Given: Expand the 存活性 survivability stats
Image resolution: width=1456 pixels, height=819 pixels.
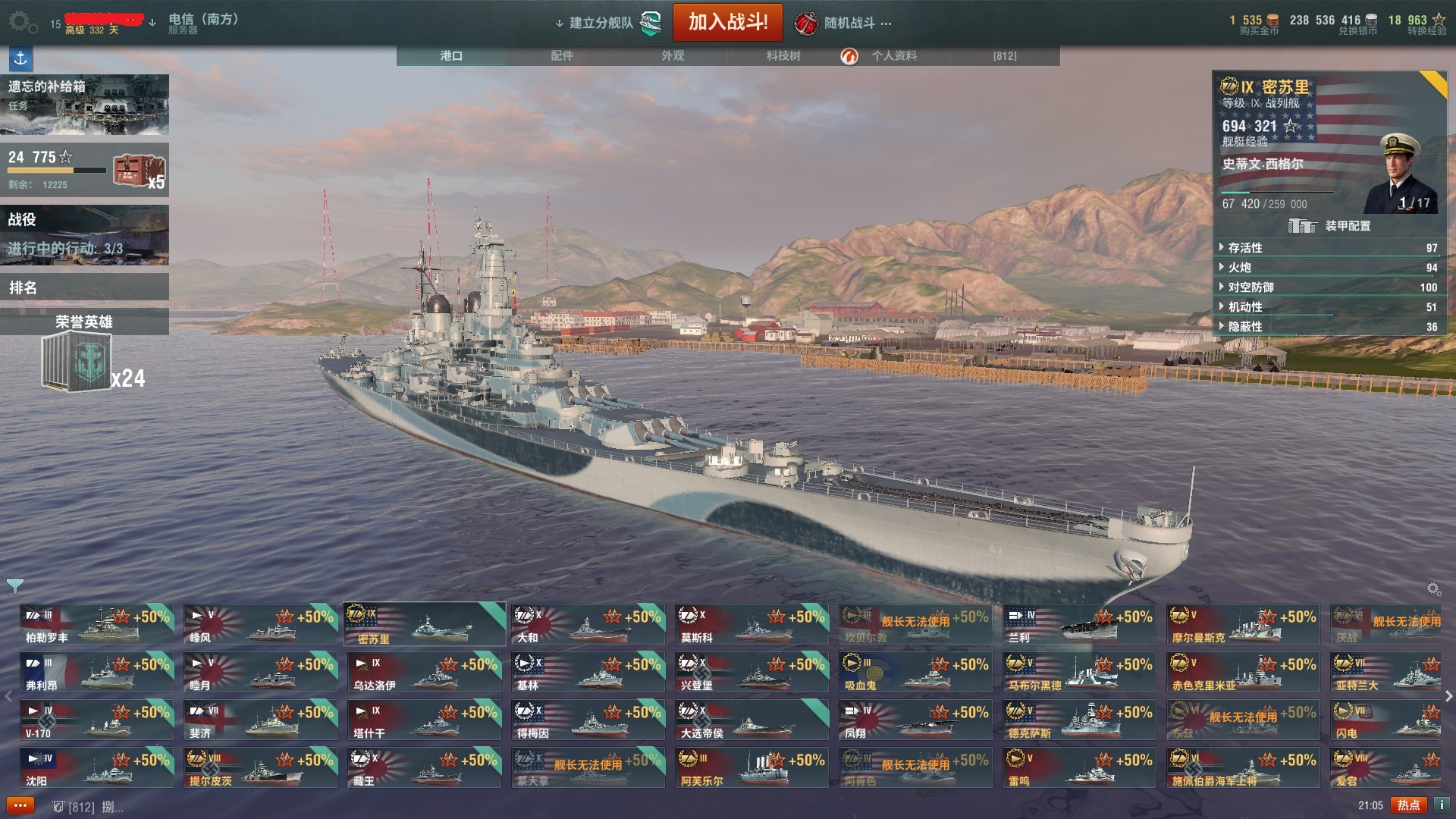Looking at the screenshot, I should pos(1245,248).
